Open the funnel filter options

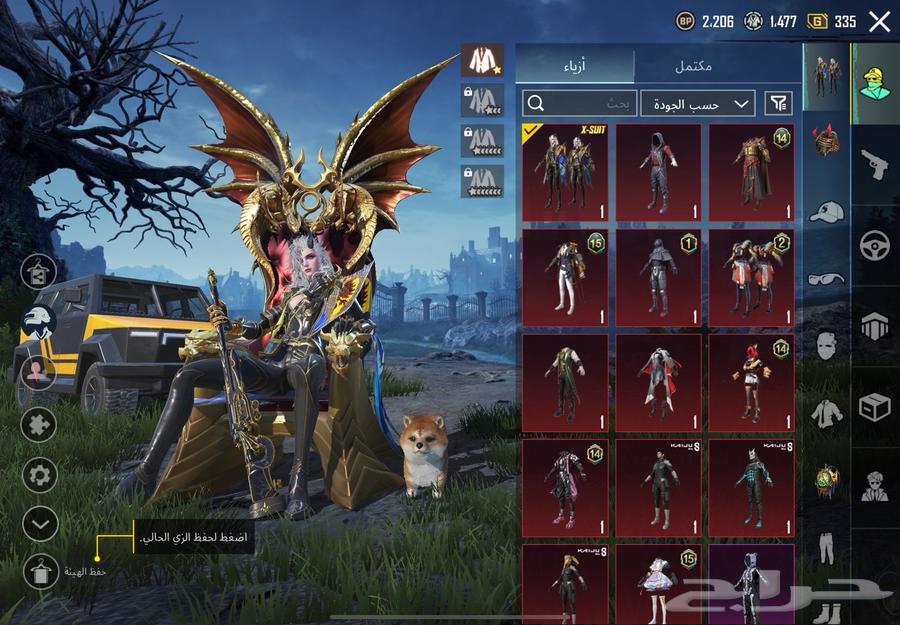point(777,102)
